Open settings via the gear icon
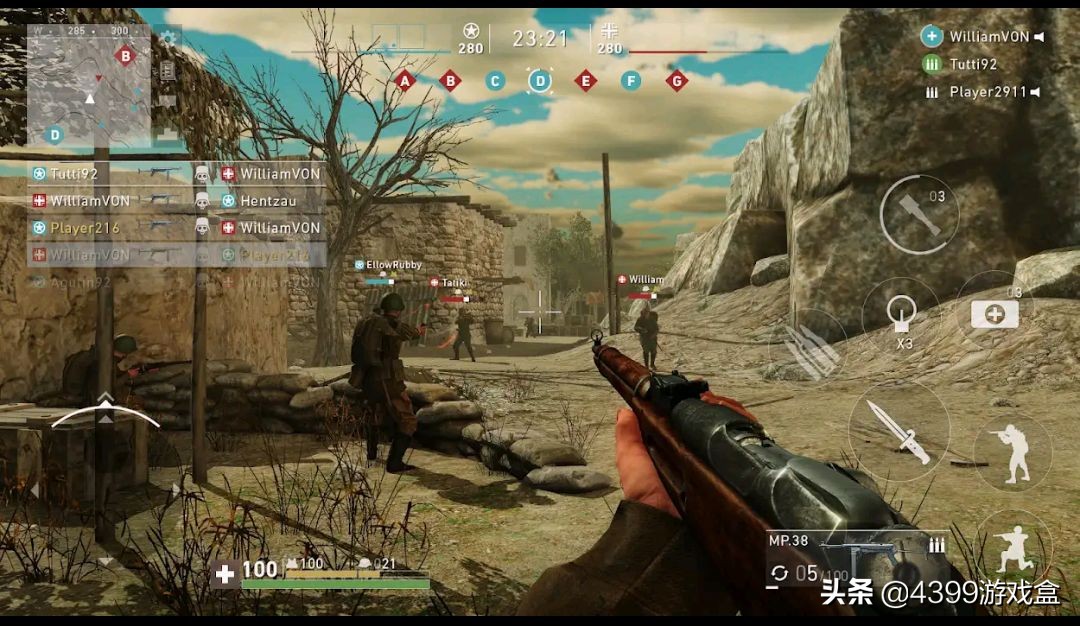The width and height of the screenshot is (1080, 626). click(168, 38)
